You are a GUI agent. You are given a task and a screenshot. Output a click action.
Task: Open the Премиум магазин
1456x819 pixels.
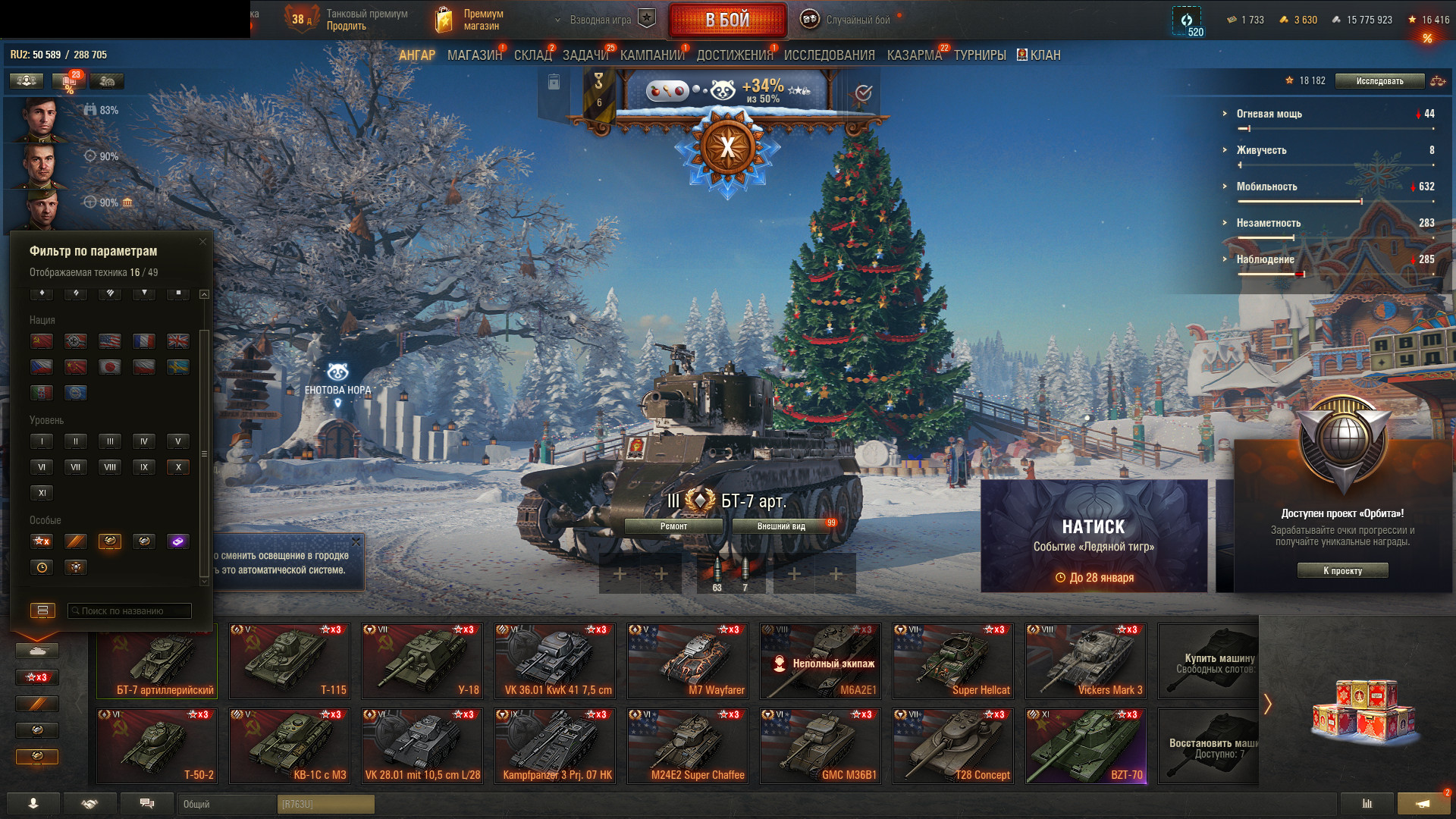click(x=472, y=20)
